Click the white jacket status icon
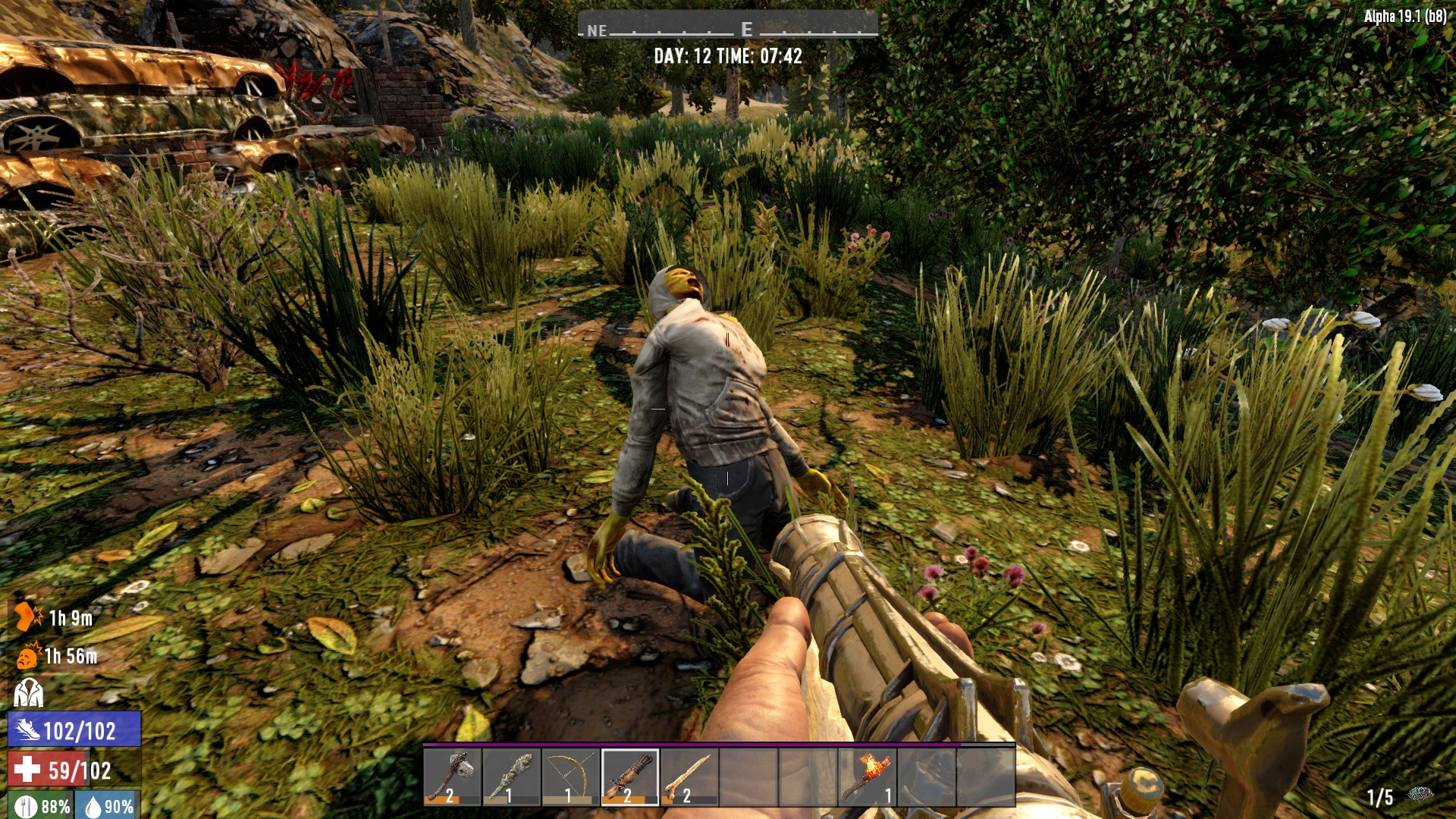Screen dimensions: 1456x819 click(x=28, y=692)
